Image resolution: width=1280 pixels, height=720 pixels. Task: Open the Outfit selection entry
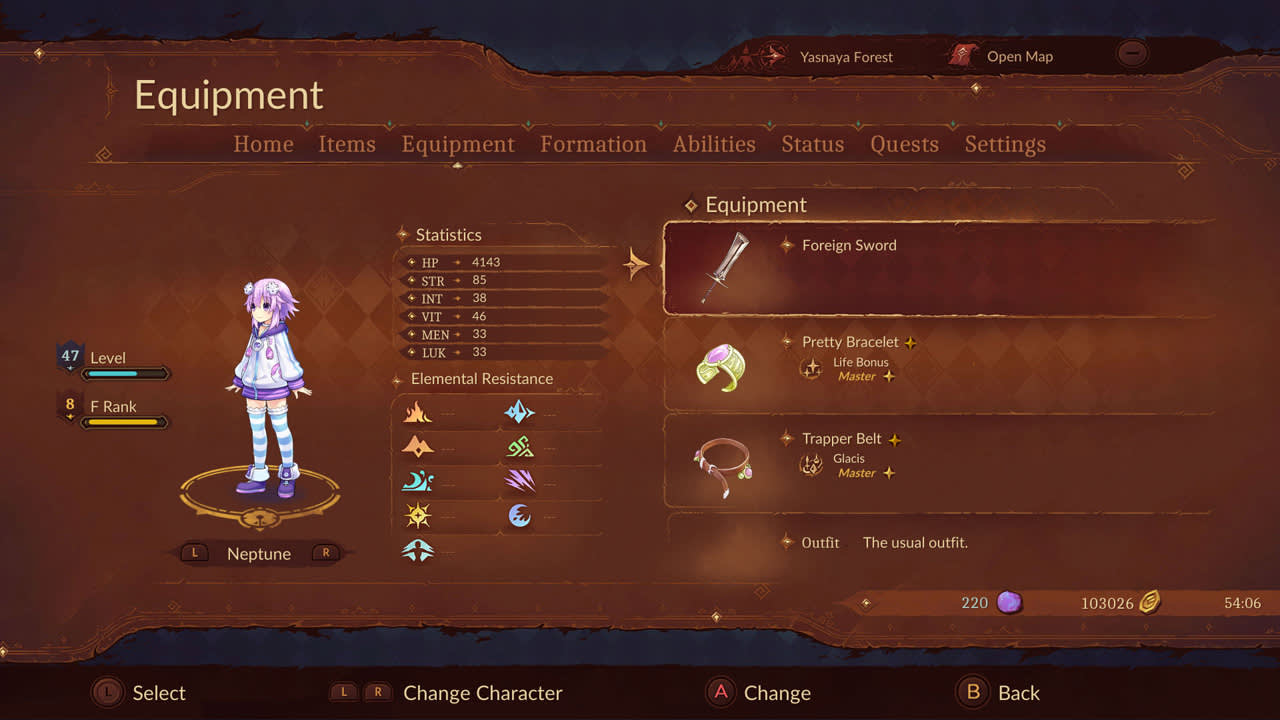820,543
